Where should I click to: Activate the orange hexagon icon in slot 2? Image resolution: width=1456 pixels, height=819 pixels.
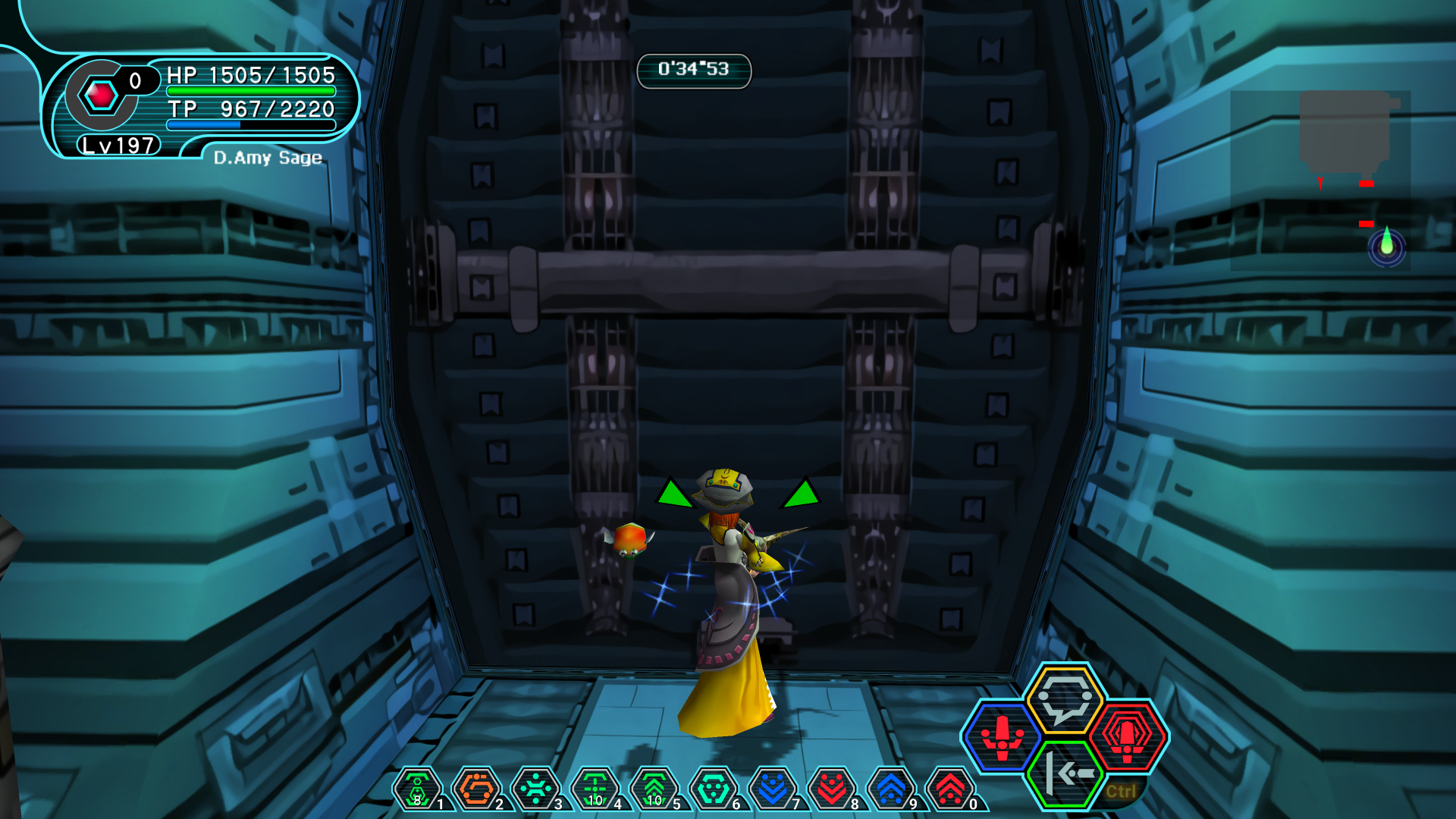tap(477, 789)
